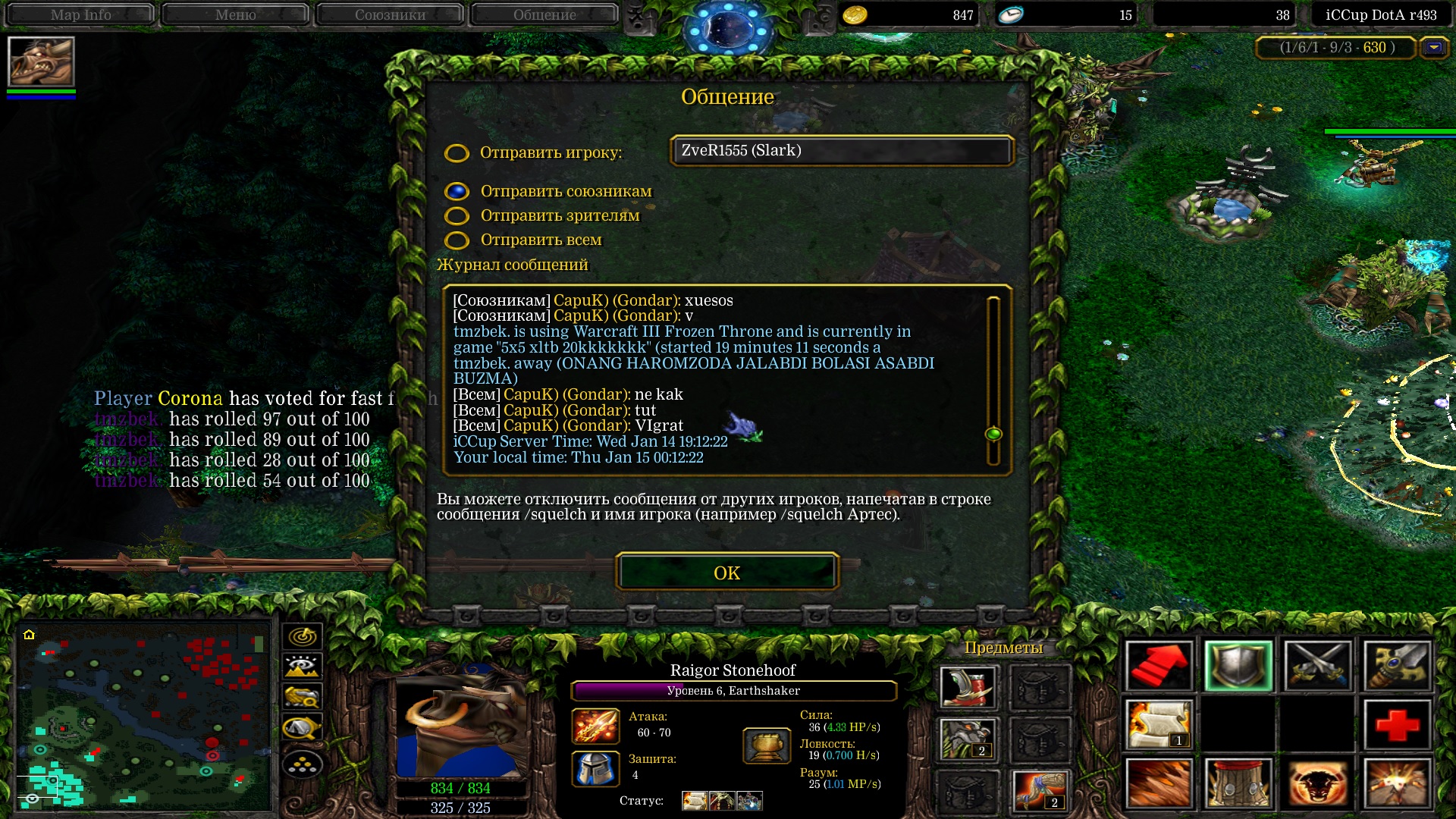This screenshot has height=819, width=1456.
Task: Open the Map Info top menu button
Action: coord(80,14)
